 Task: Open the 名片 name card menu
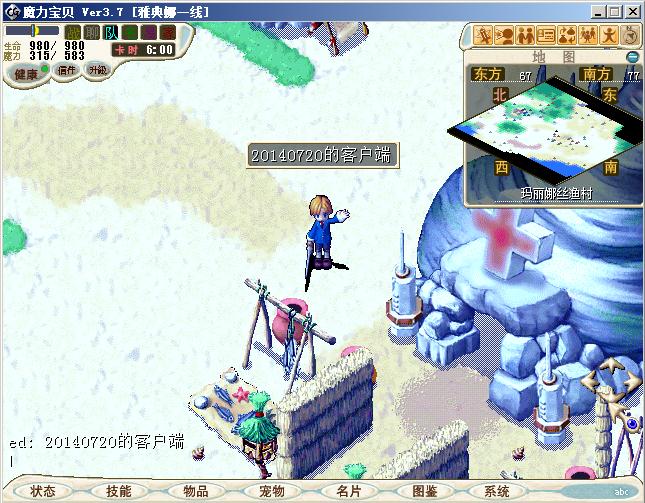(348, 491)
